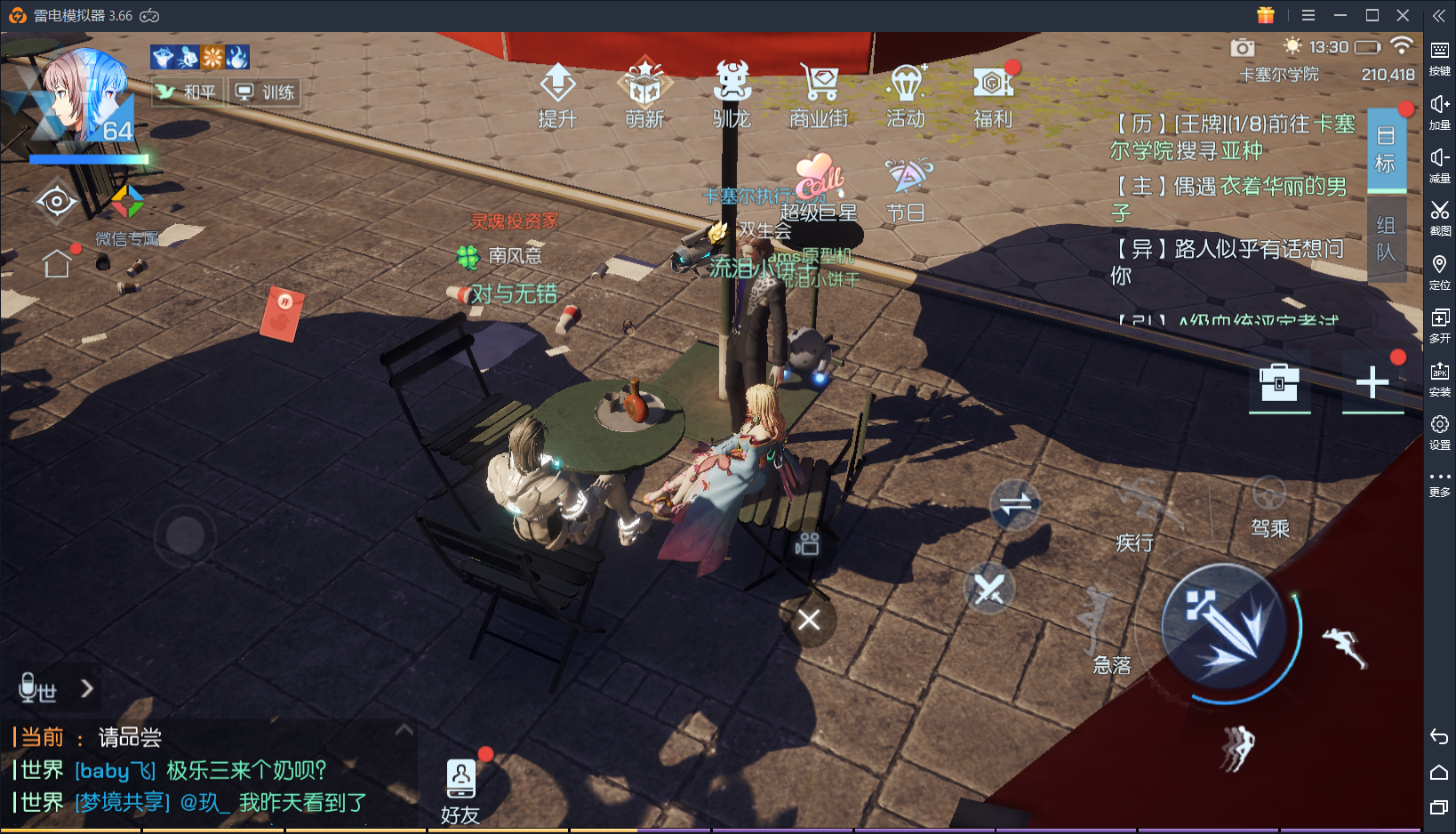Viewport: 1456px width, 834px height.
Task: Open the briefcase bag icon
Action: 1279,383
